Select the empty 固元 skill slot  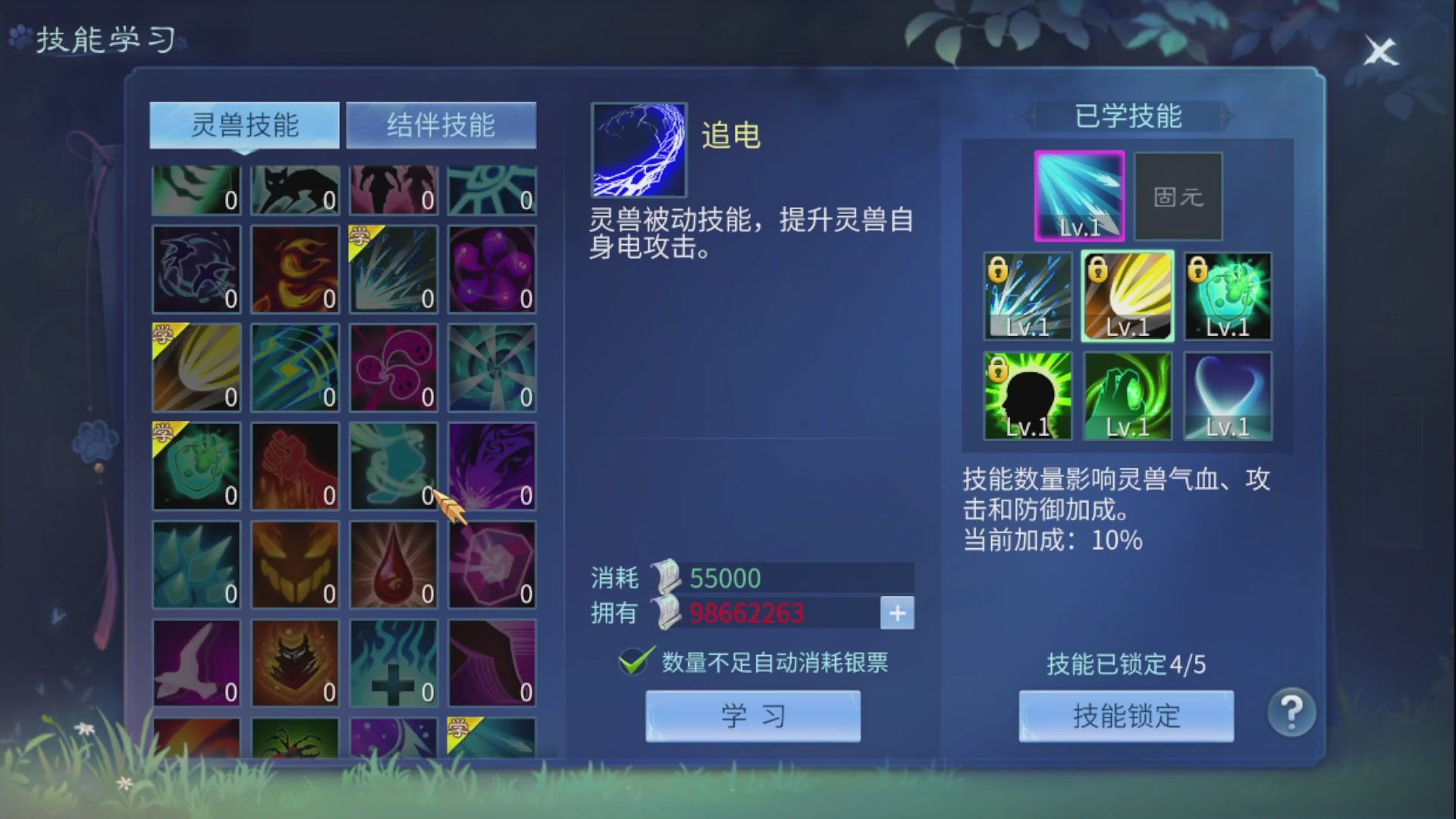coord(1178,196)
